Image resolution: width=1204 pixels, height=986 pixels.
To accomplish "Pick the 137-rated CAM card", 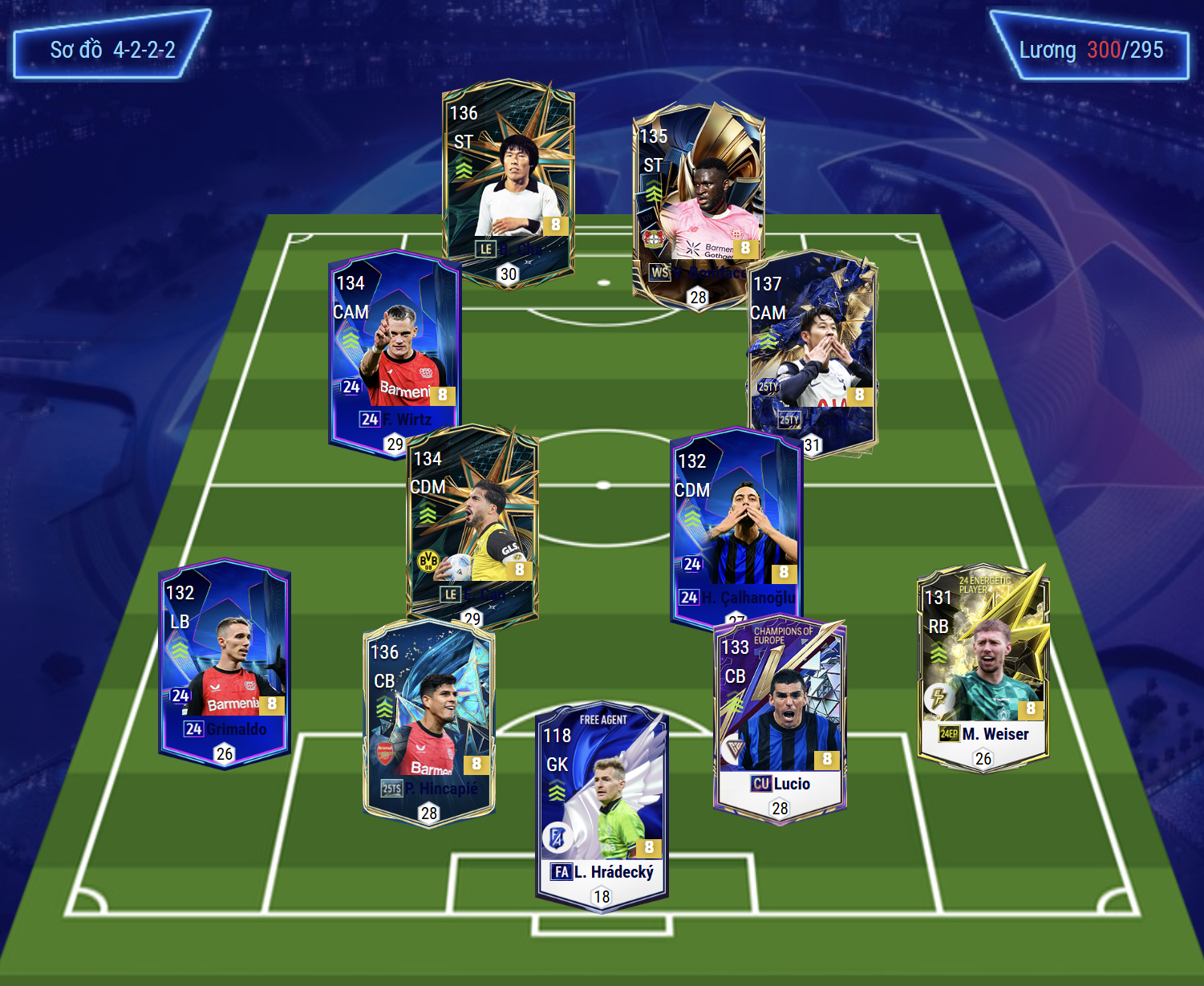I will click(x=812, y=353).
